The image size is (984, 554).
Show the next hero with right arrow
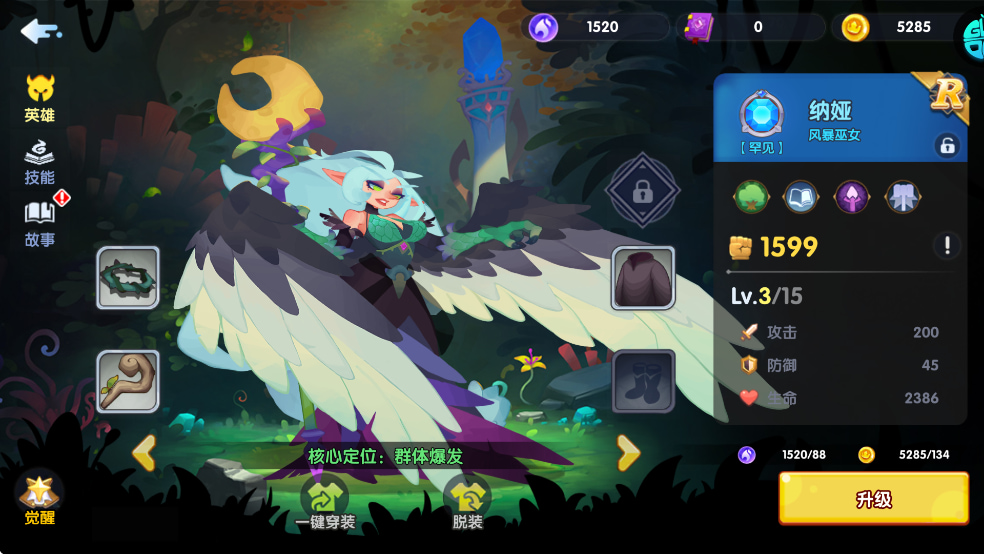[x=628, y=453]
